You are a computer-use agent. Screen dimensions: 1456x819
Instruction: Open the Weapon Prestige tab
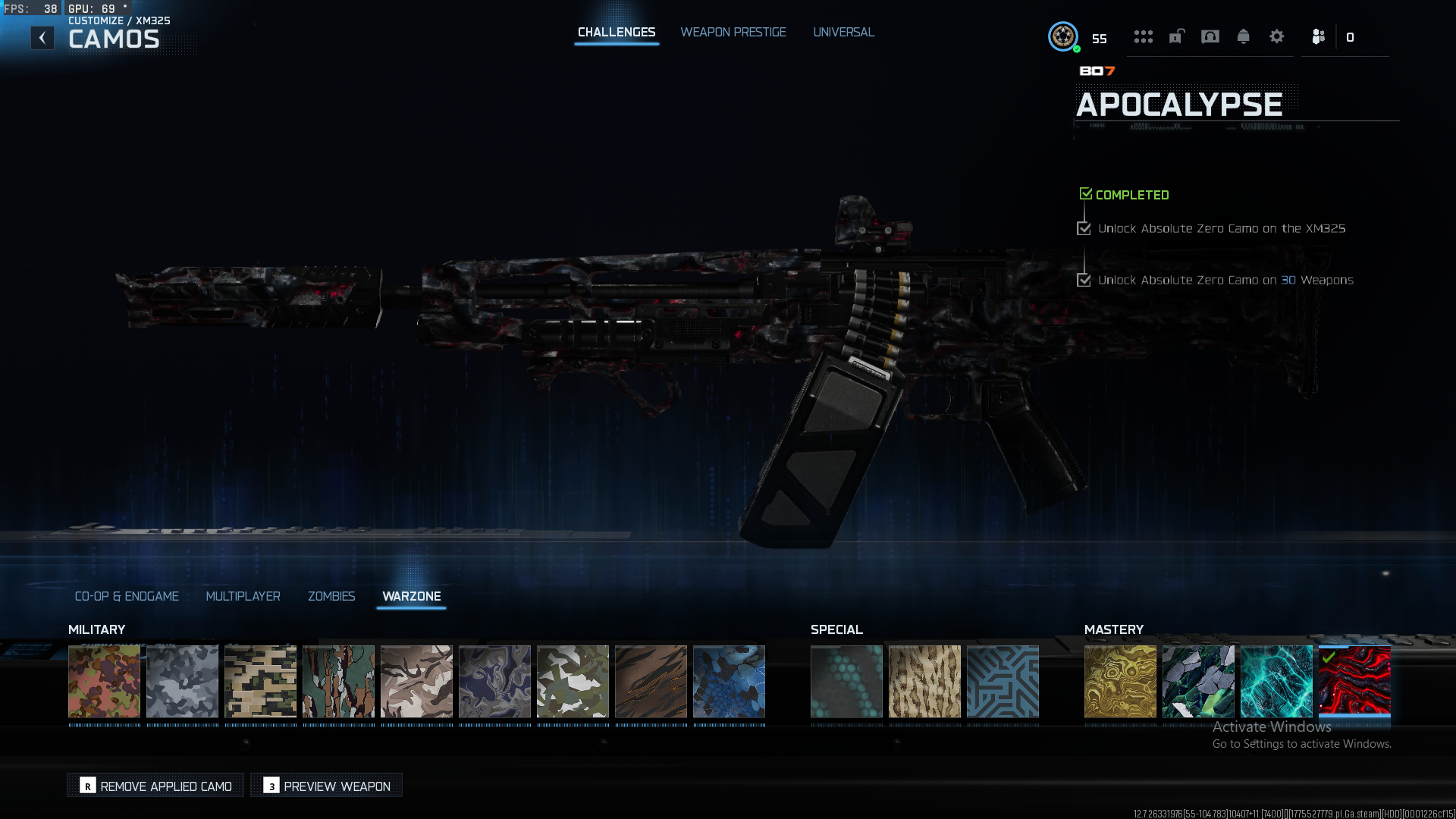(733, 32)
